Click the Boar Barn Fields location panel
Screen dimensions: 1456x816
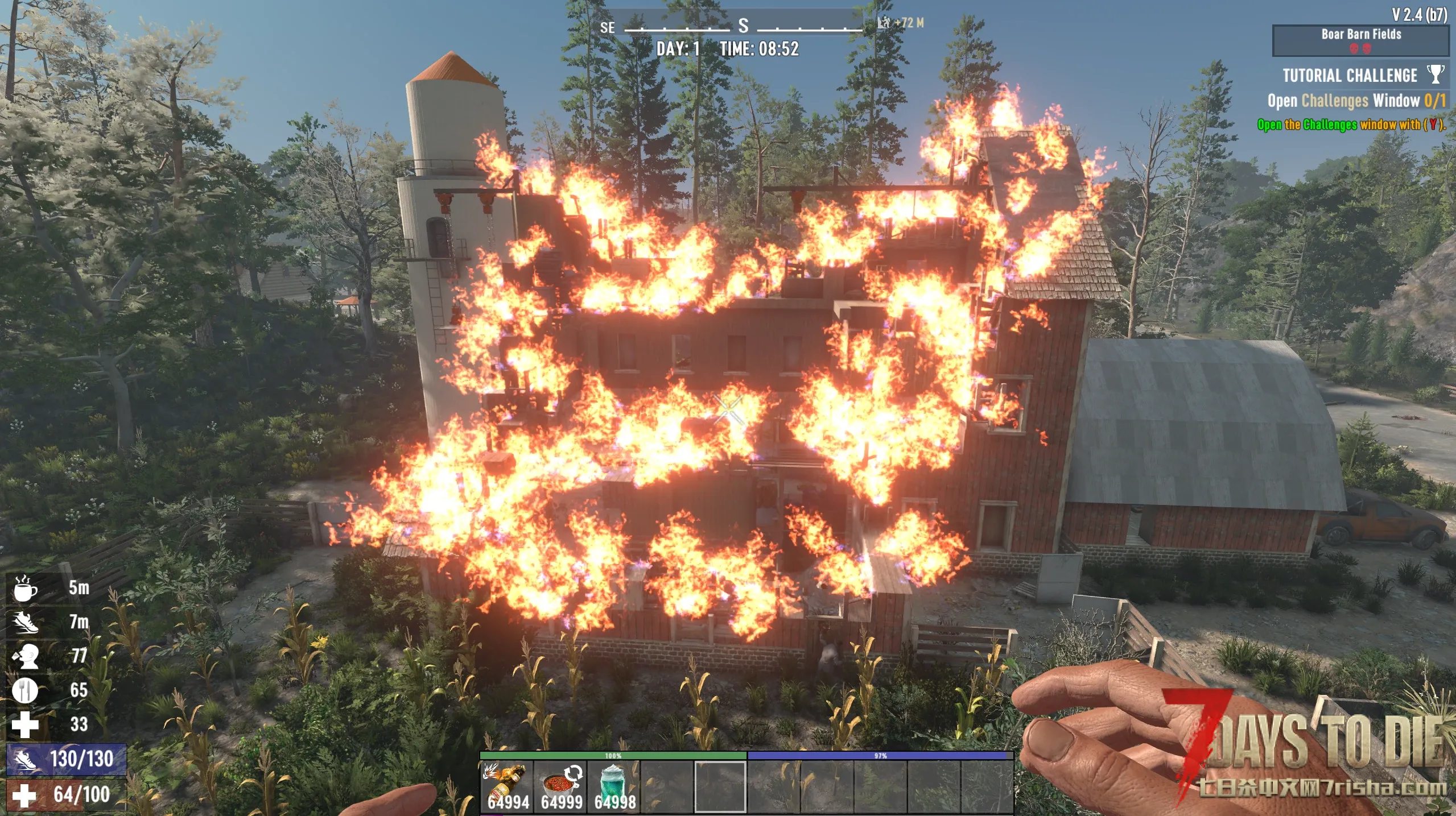coord(1360,40)
